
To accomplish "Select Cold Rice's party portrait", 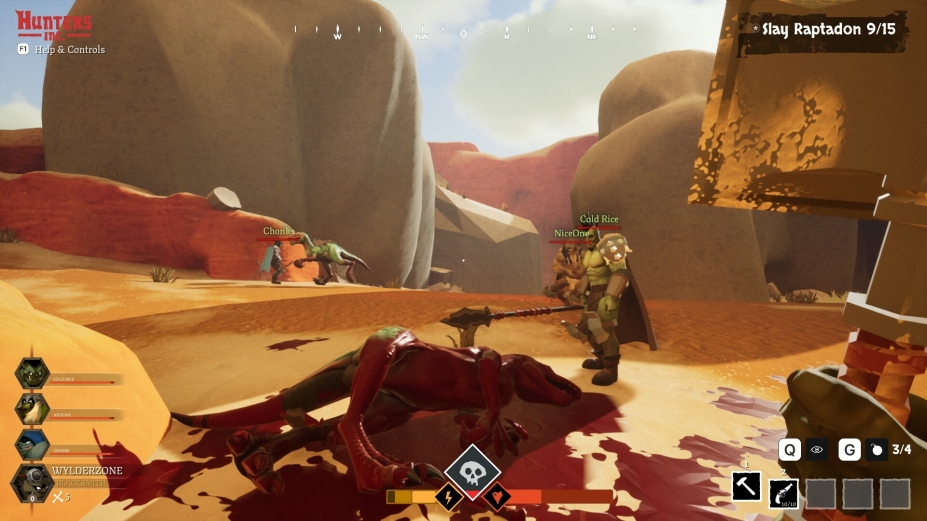I will [32, 373].
